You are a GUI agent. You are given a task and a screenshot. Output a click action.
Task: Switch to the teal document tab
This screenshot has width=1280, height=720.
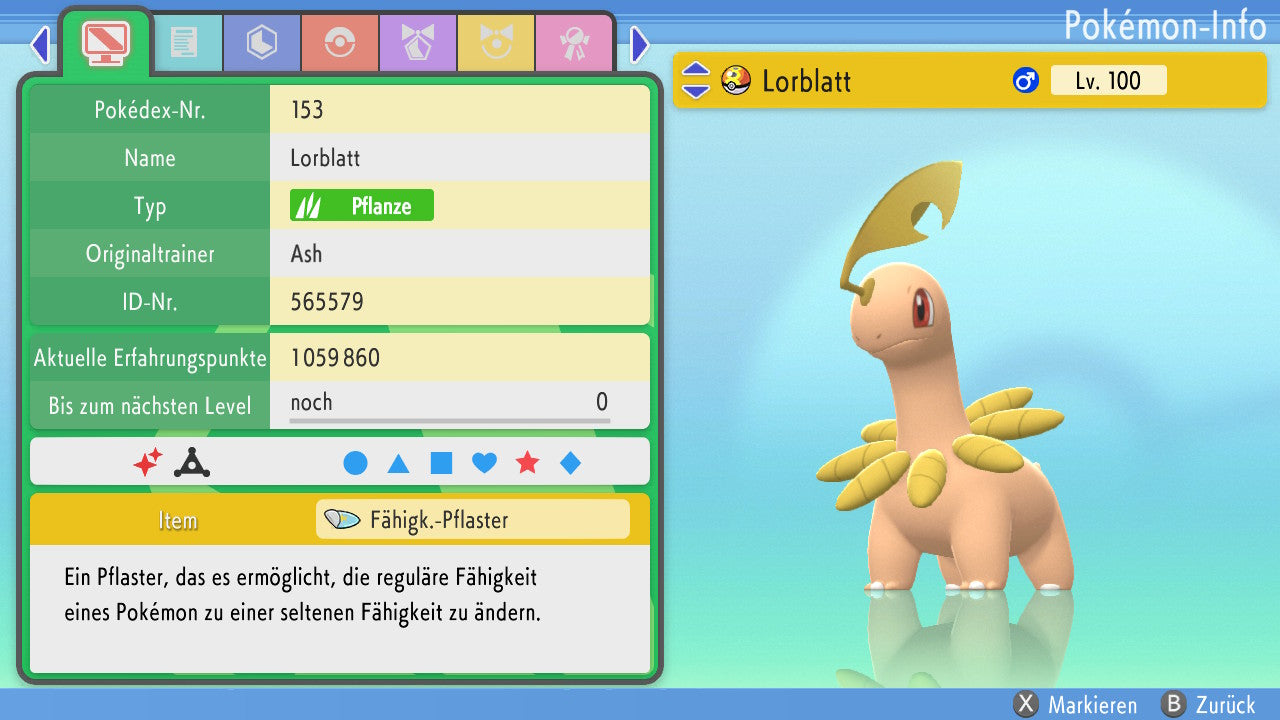pyautogui.click(x=184, y=43)
